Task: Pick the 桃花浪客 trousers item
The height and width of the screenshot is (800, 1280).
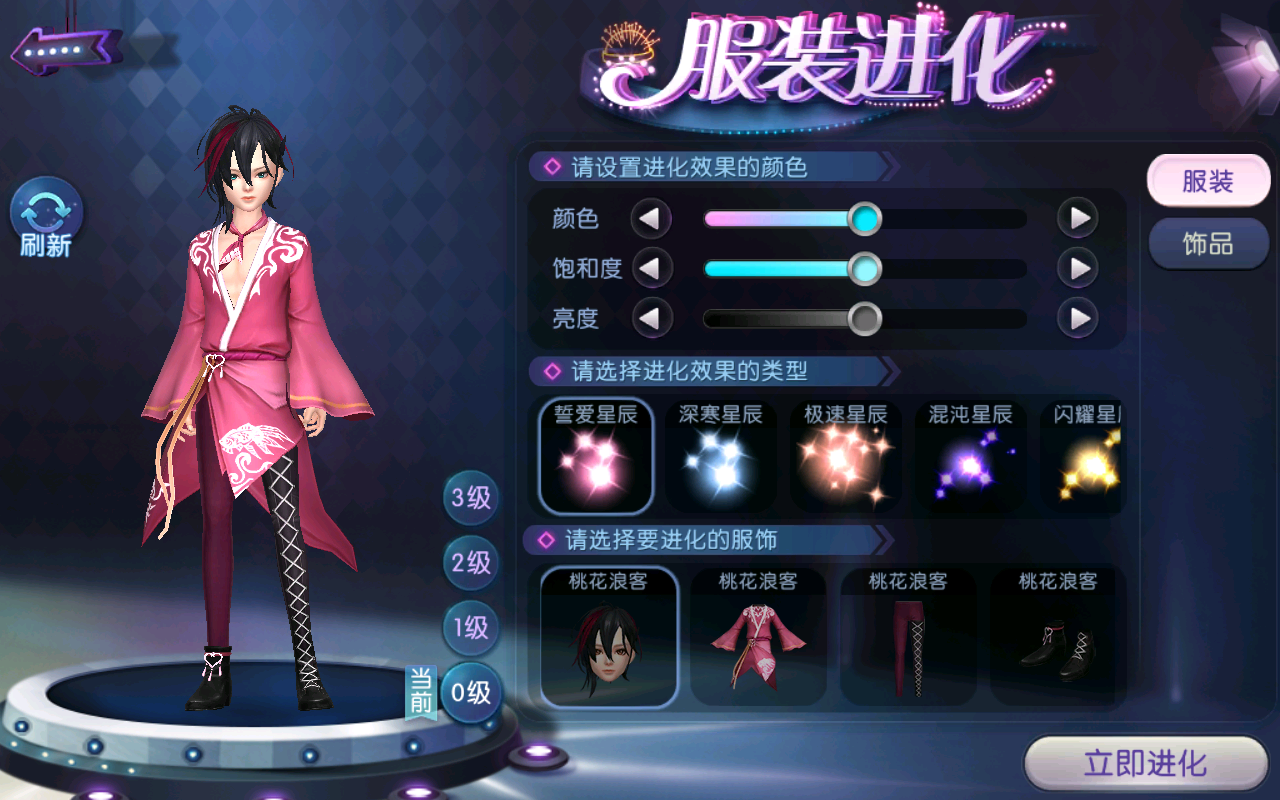Action: [908, 636]
